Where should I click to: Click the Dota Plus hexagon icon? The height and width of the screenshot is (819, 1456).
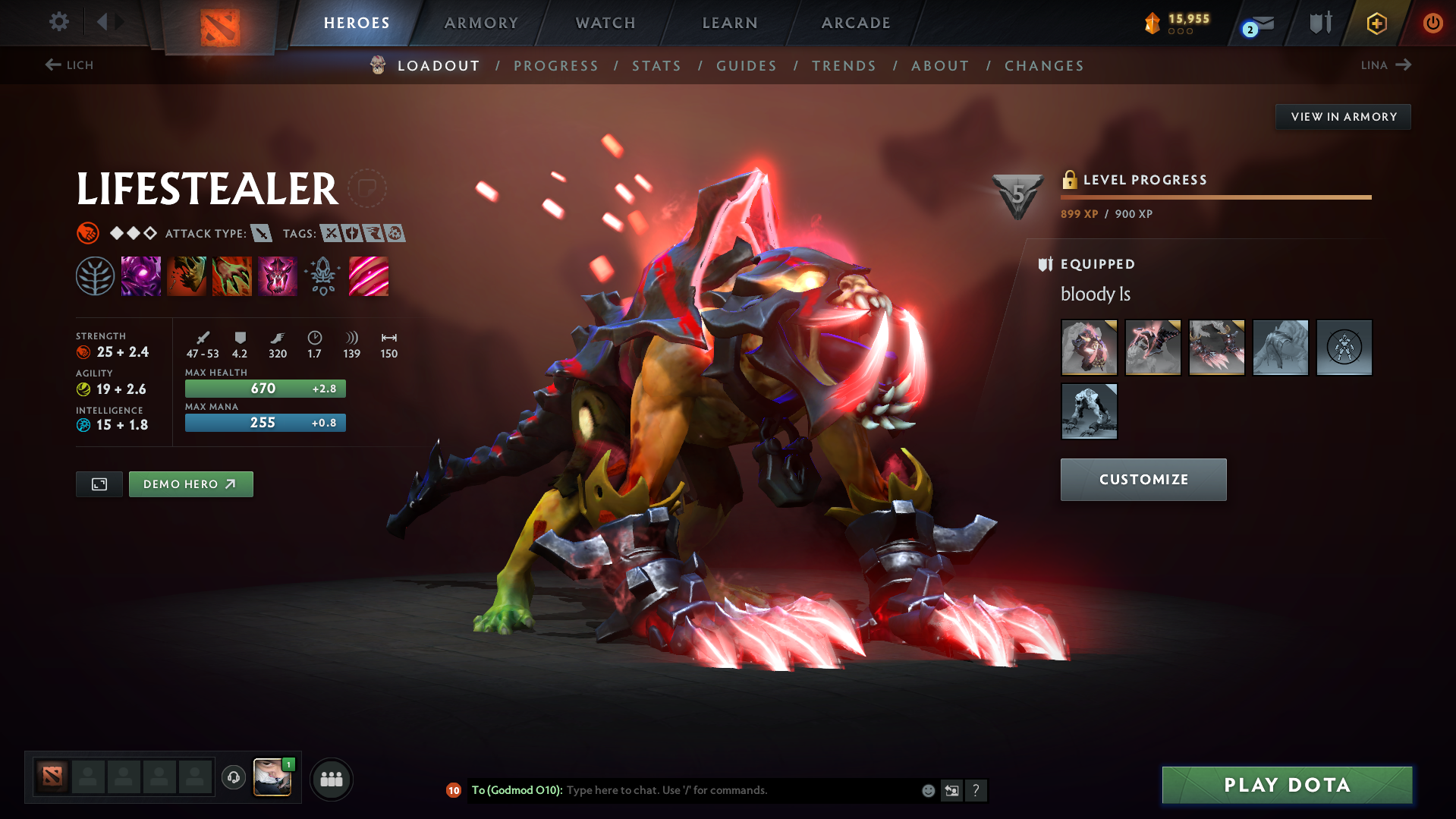[x=1376, y=23]
